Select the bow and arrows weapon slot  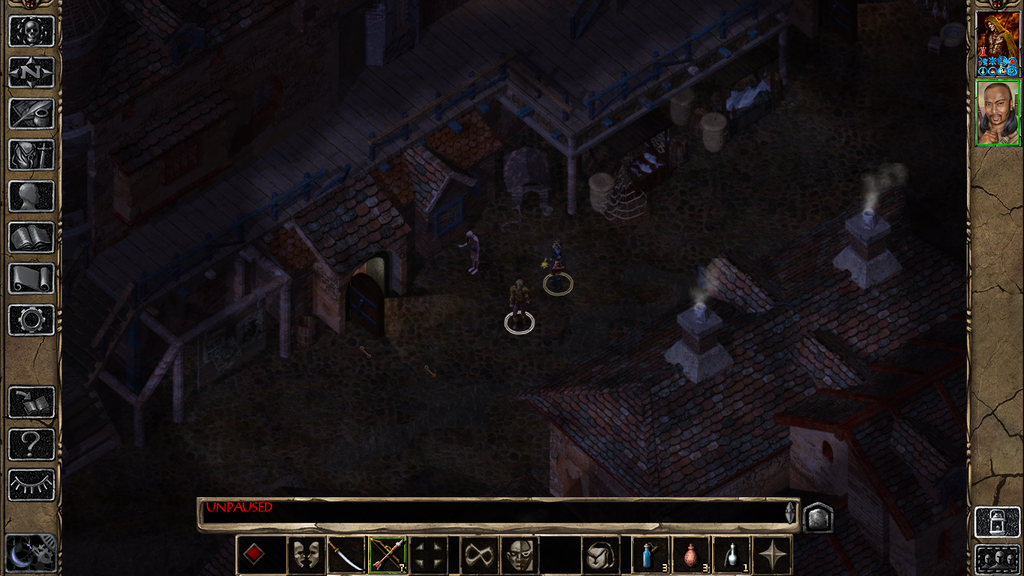point(387,555)
